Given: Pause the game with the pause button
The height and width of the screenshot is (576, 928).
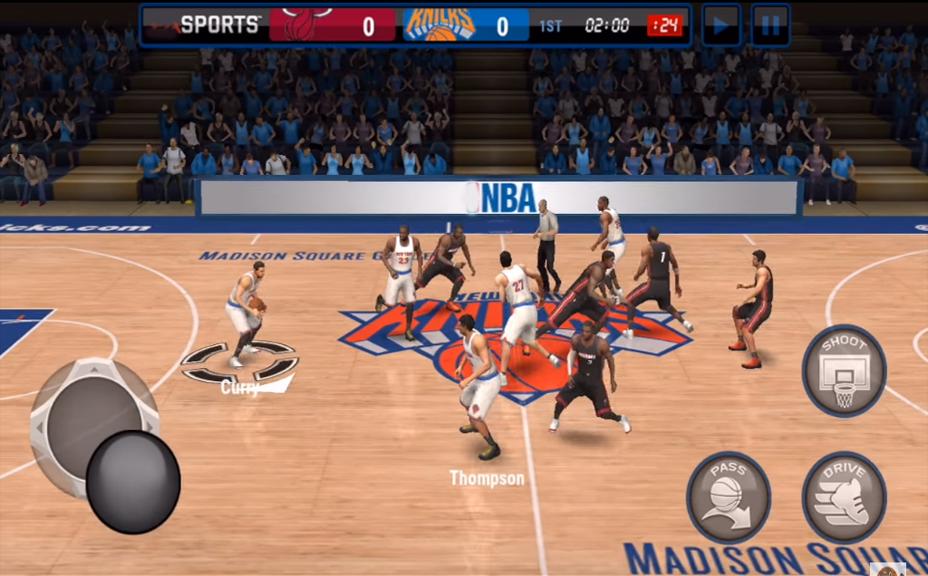Looking at the screenshot, I should 770,25.
